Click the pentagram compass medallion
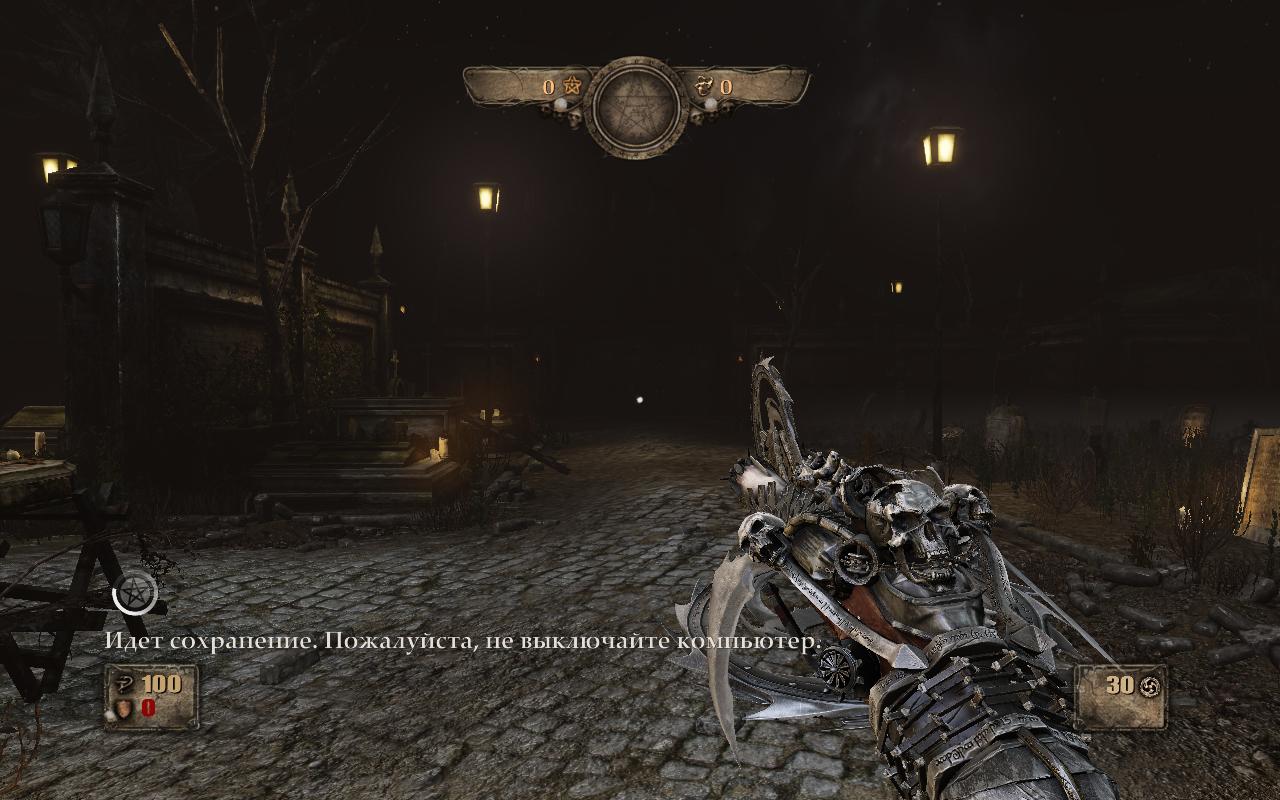 click(637, 106)
